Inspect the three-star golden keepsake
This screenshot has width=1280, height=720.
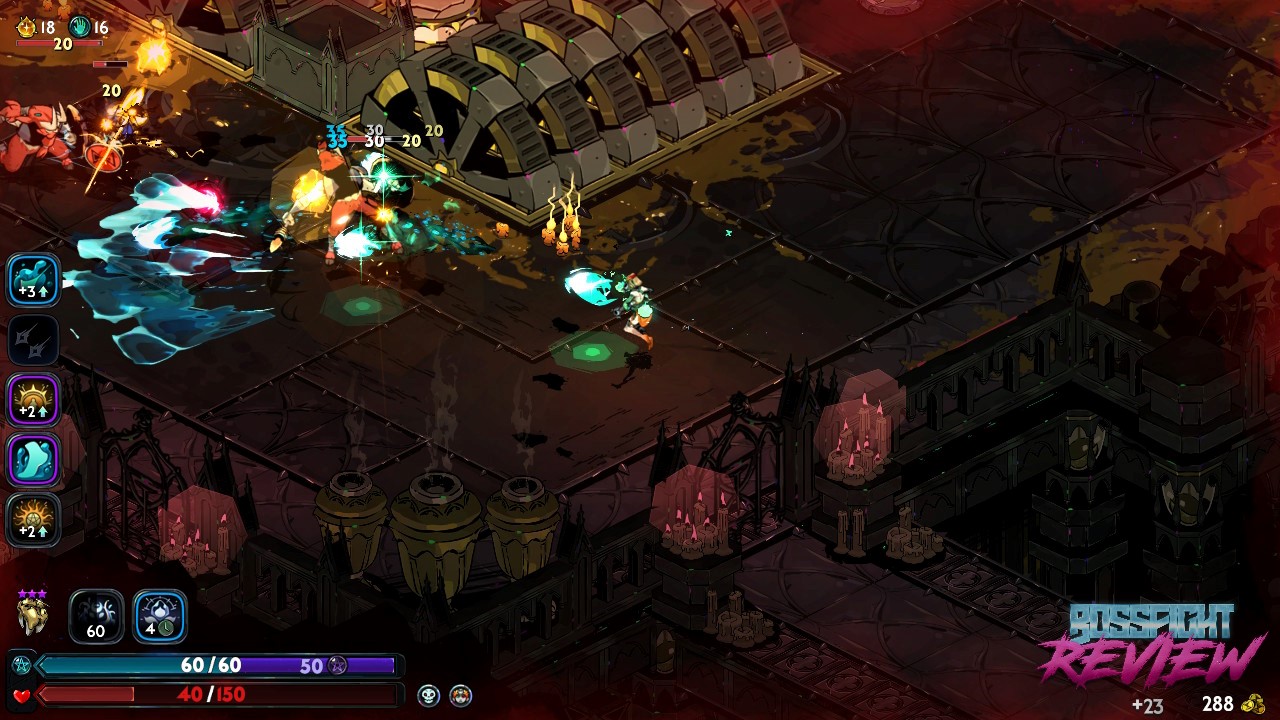click(x=33, y=614)
